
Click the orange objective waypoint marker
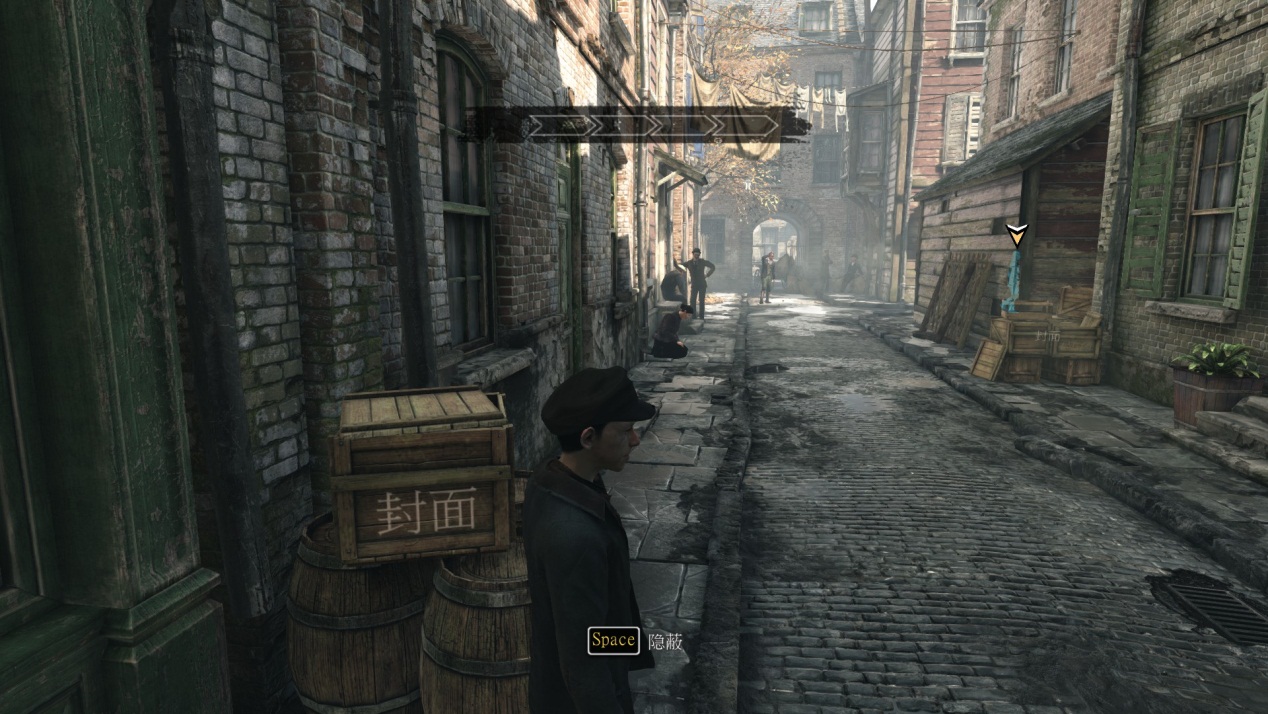coord(1016,235)
